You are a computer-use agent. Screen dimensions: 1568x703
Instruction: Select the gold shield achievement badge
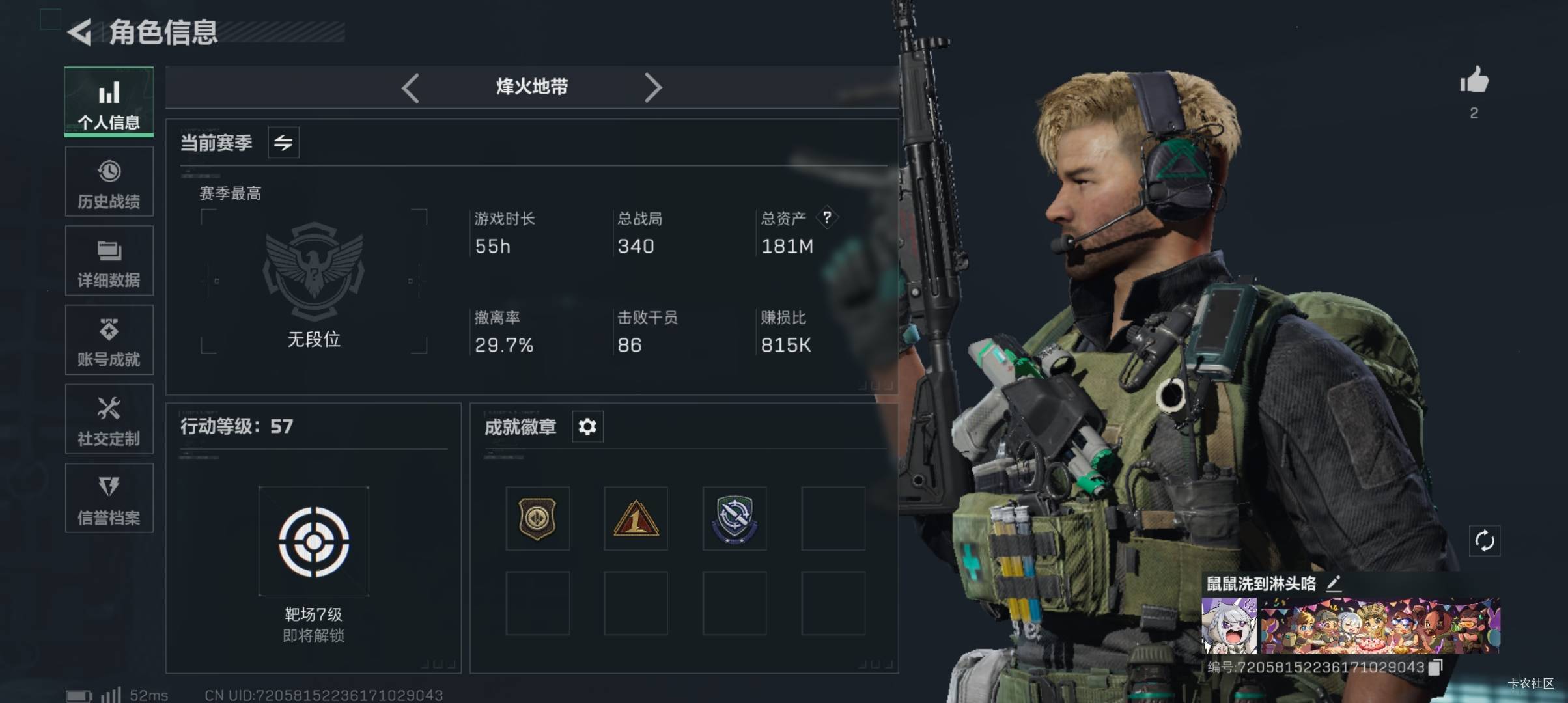537,519
